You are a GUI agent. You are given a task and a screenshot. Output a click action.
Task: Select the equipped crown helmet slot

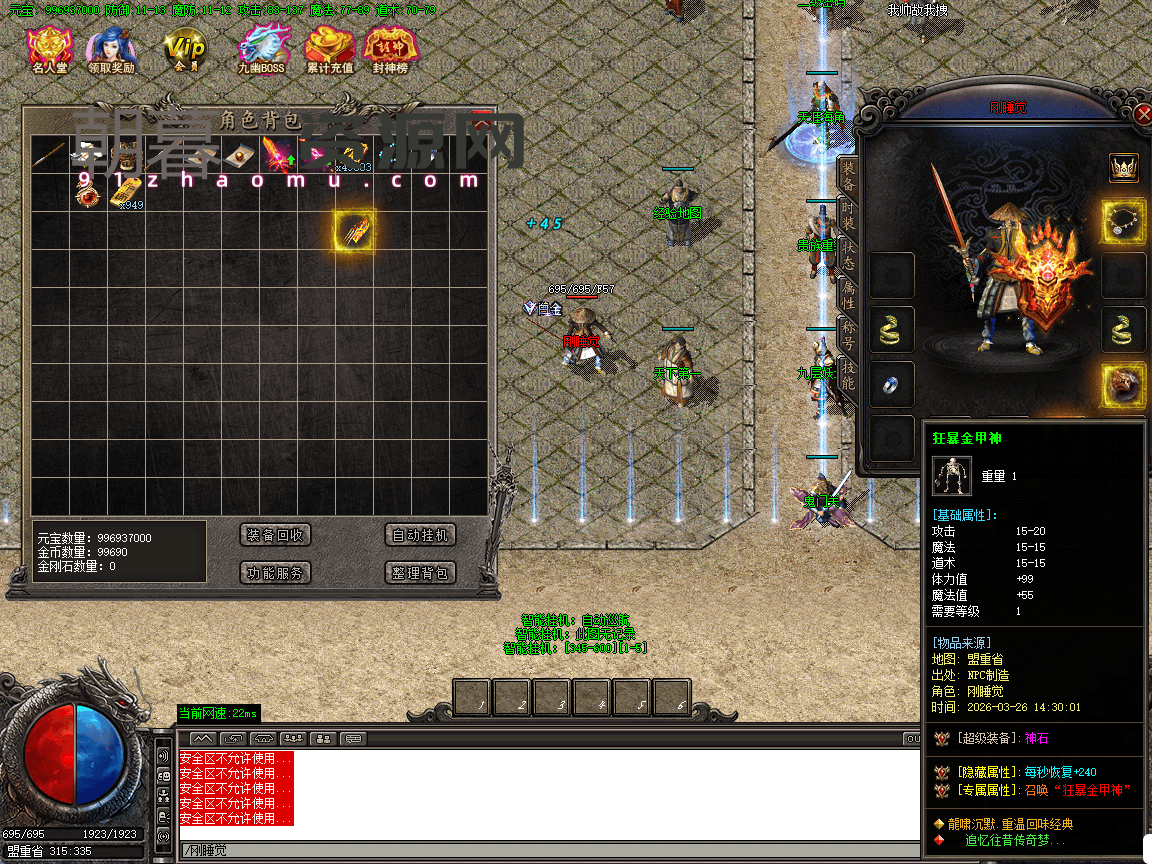pos(1123,167)
